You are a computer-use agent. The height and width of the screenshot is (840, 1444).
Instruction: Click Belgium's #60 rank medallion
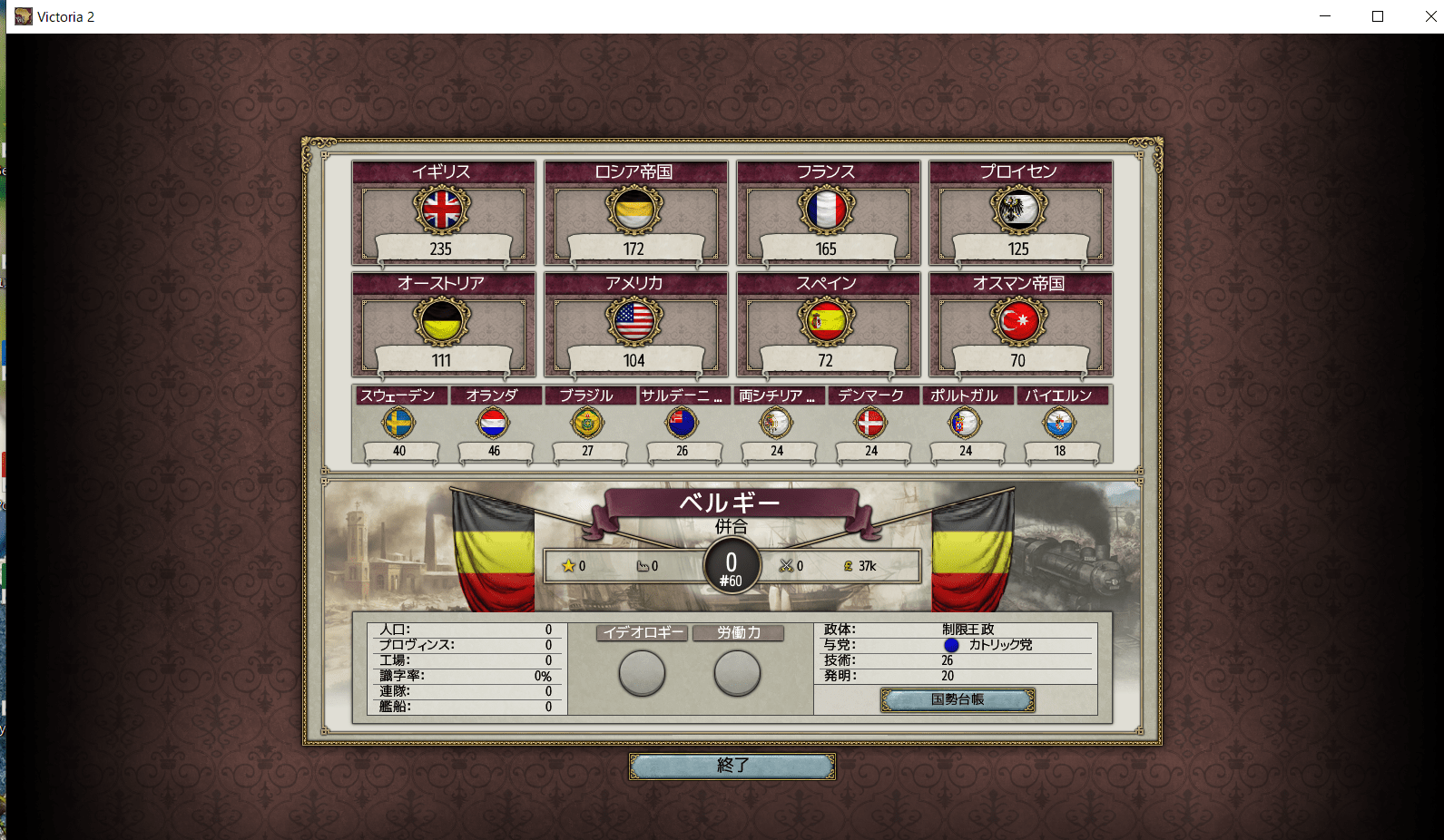pyautogui.click(x=731, y=566)
